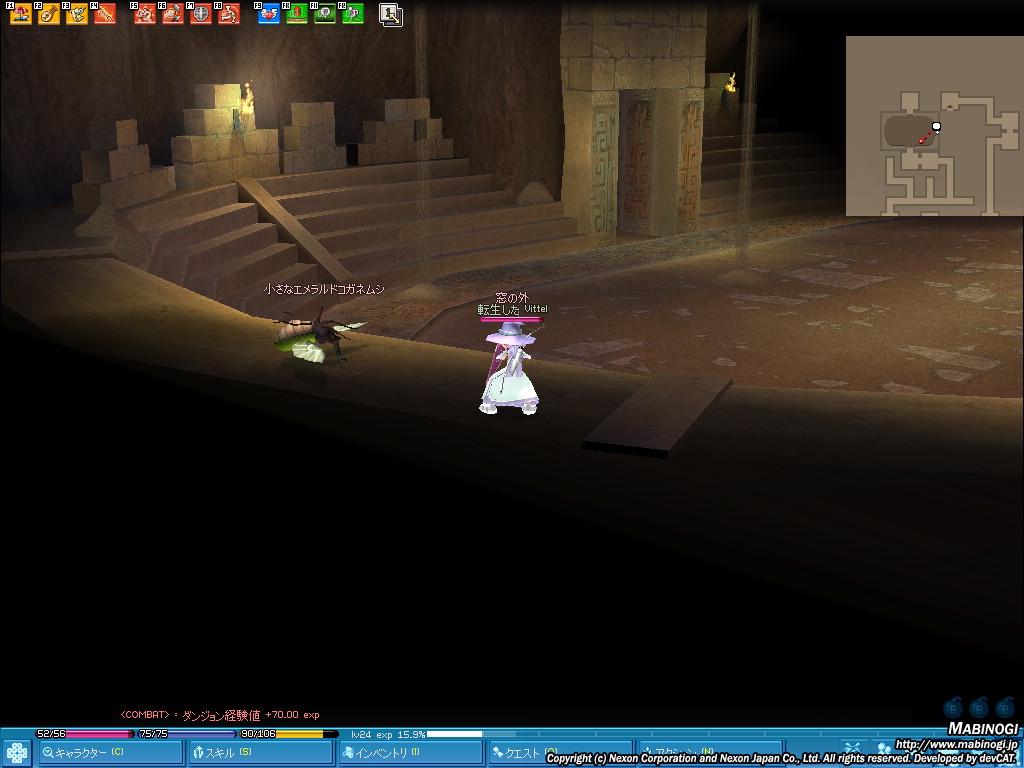This screenshot has width=1024, height=768.
Task: Switch hotbar set with the numbered 1 button
Action: [391, 14]
